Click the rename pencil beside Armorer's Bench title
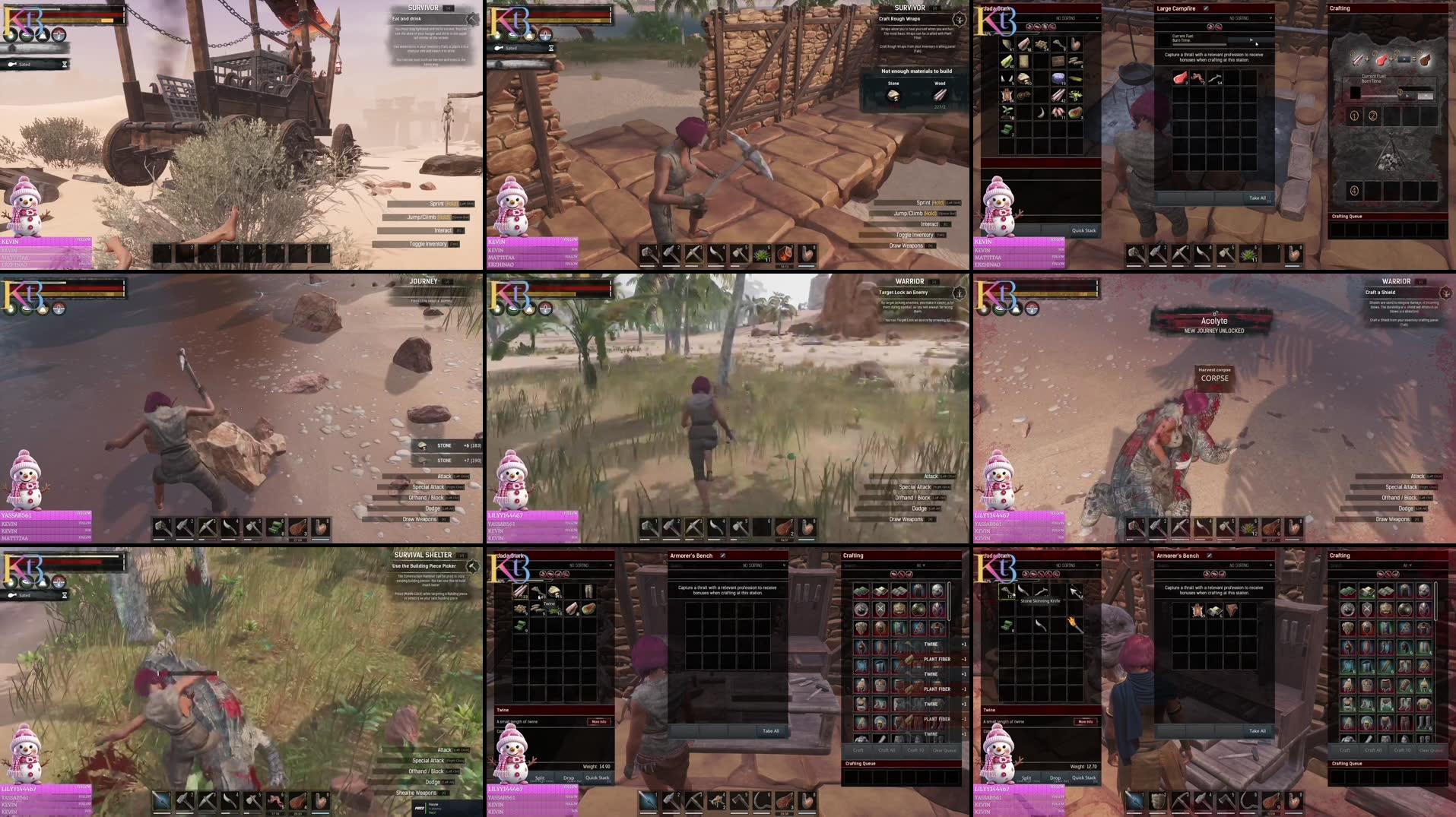 point(723,555)
